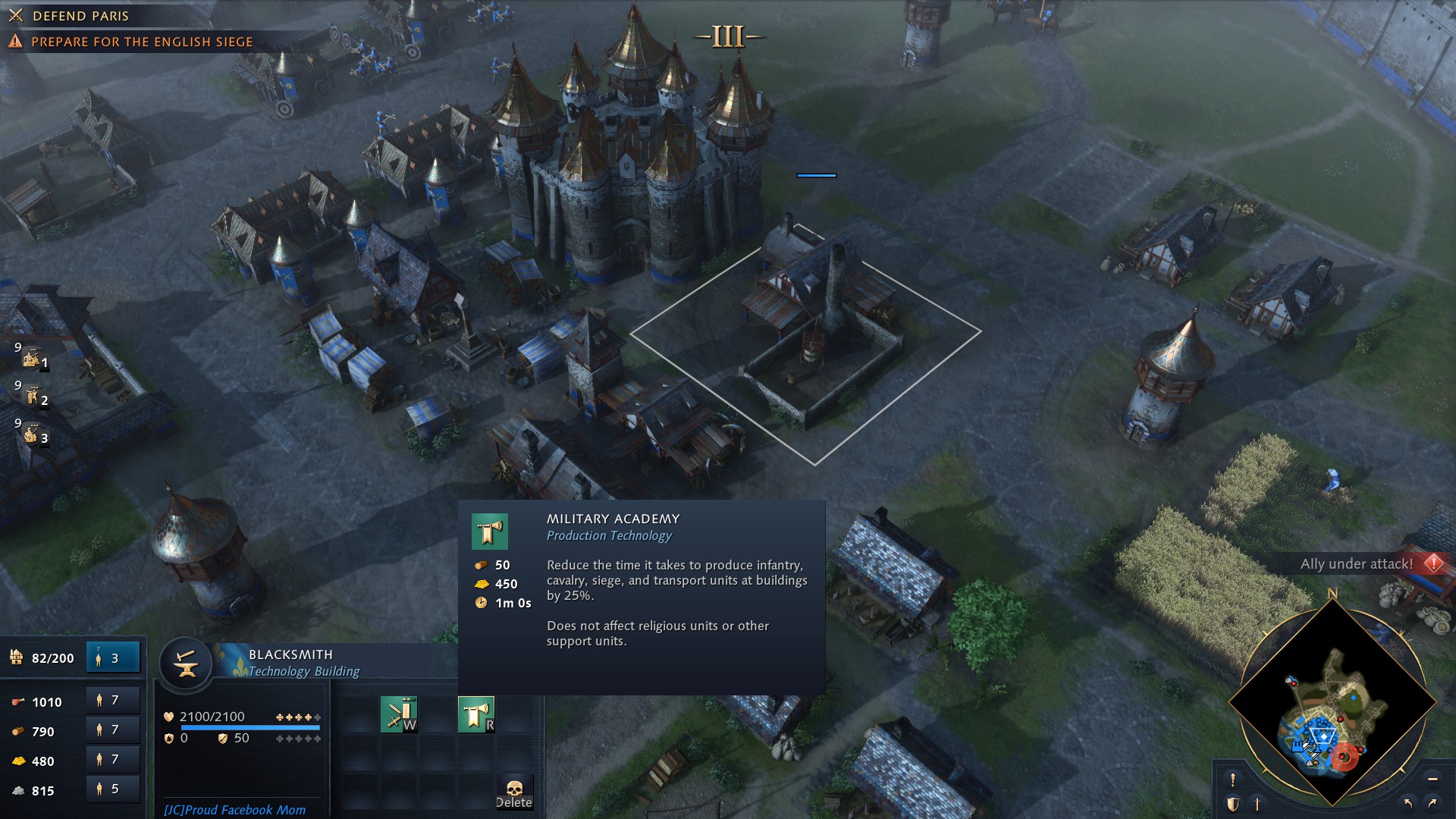The image size is (1456, 819).
Task: Click the minimap minus button
Action: (x=1432, y=779)
